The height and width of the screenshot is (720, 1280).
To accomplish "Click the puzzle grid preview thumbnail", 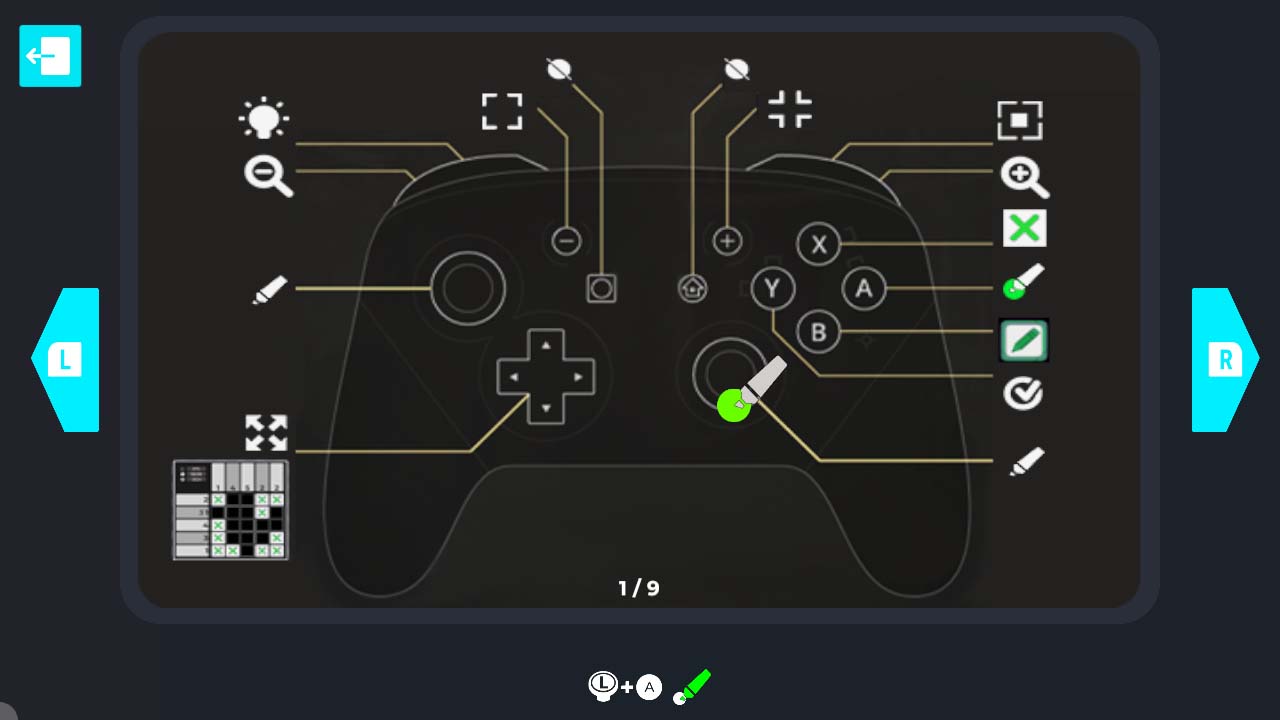I will point(229,508).
